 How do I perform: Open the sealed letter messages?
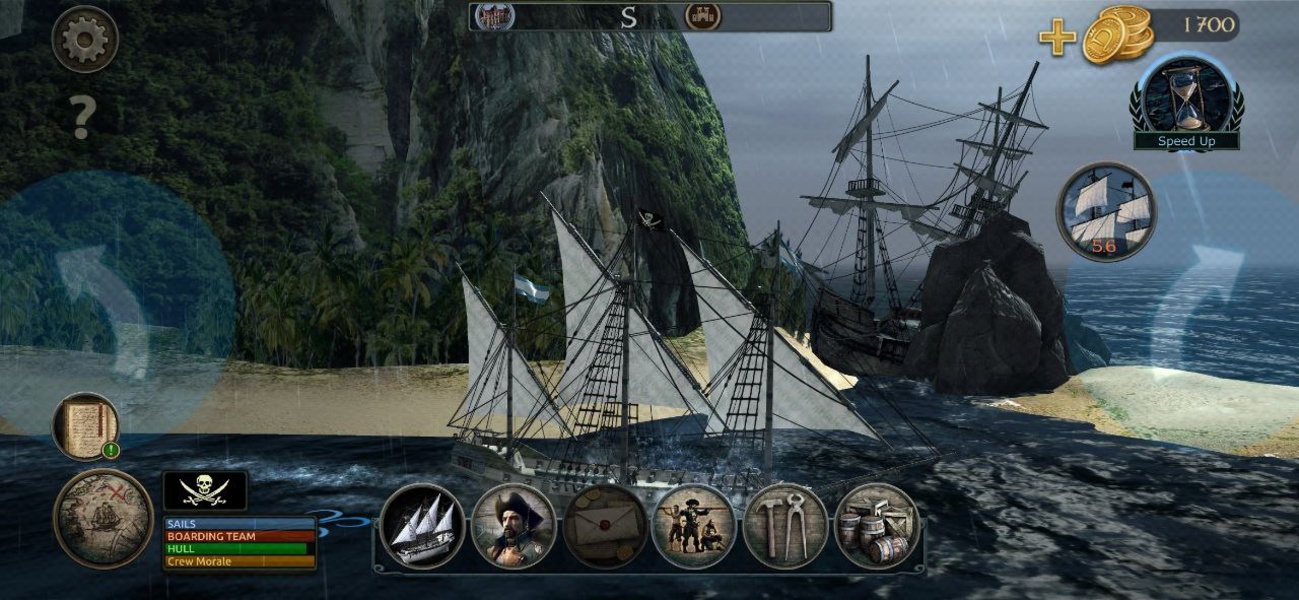point(604,526)
